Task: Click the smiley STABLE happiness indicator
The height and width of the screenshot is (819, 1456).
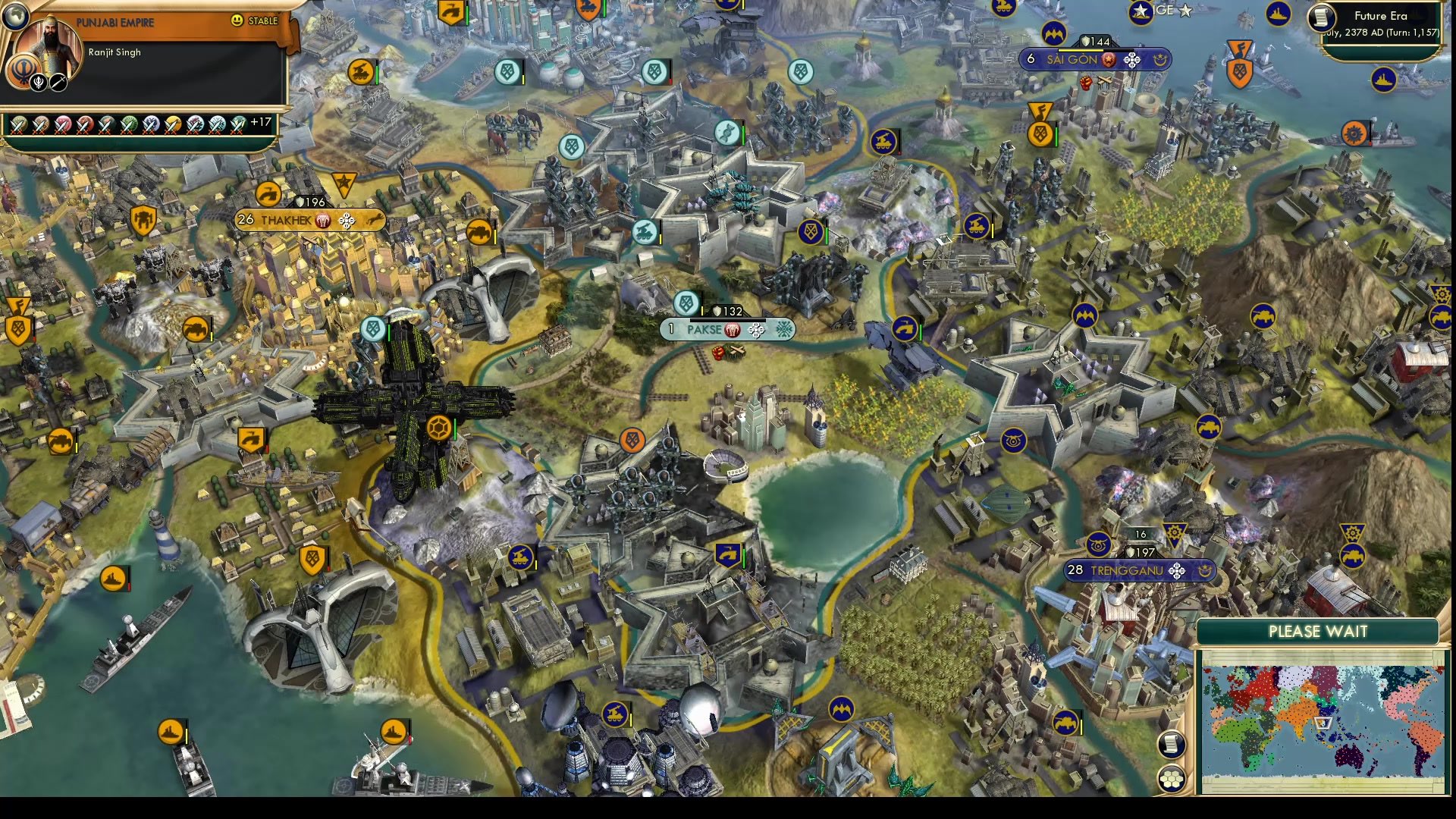Action: 236,20
